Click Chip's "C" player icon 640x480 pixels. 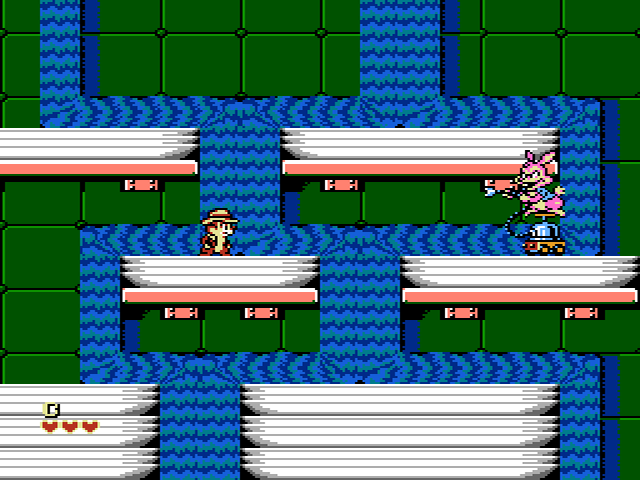tap(51, 408)
